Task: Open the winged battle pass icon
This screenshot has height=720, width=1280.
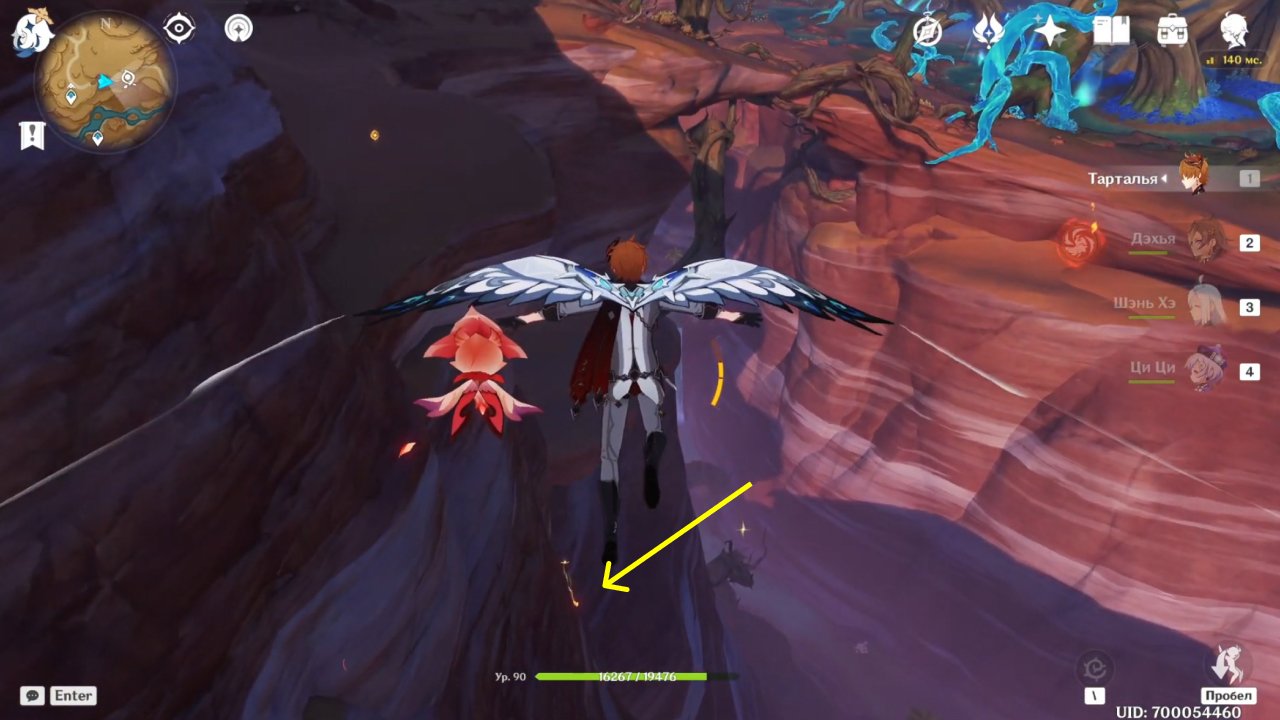Action: (x=988, y=32)
